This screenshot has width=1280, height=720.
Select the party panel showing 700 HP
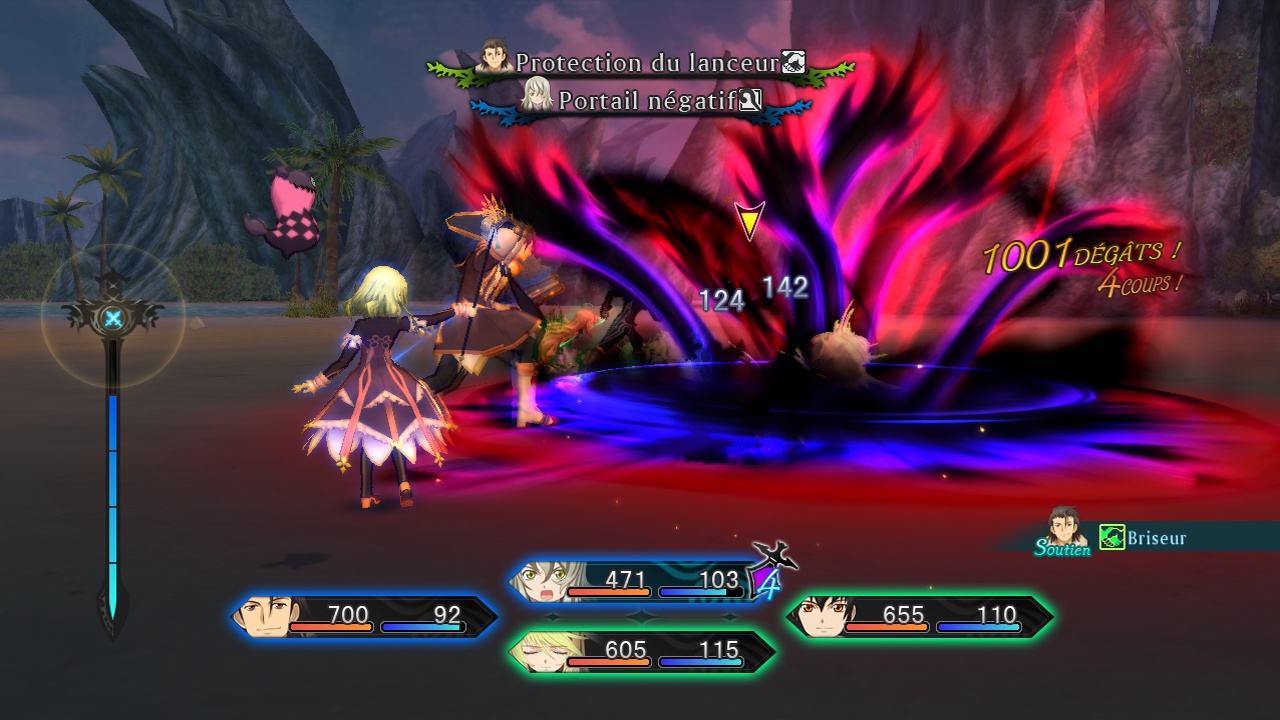pyautogui.click(x=364, y=616)
